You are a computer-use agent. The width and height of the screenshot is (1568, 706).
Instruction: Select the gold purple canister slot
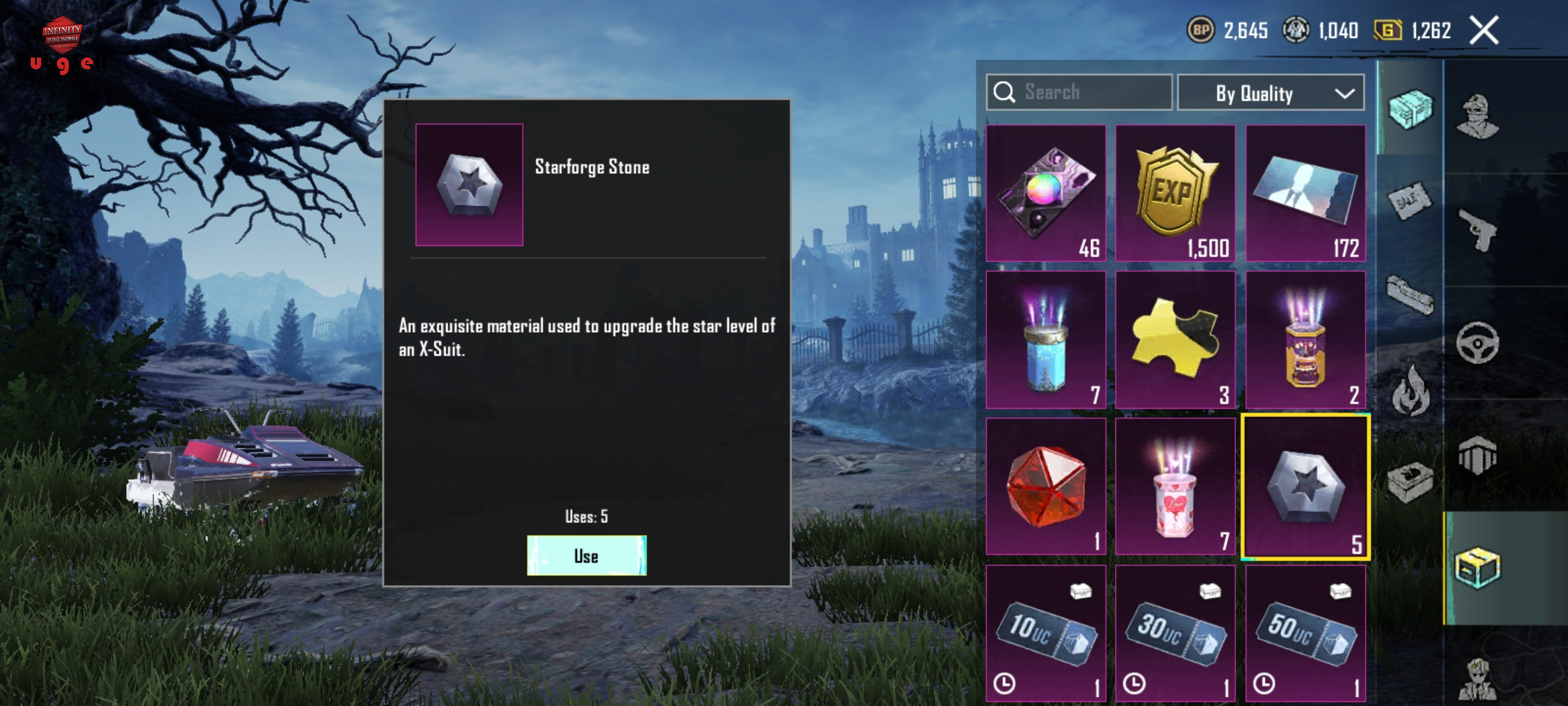click(1305, 340)
